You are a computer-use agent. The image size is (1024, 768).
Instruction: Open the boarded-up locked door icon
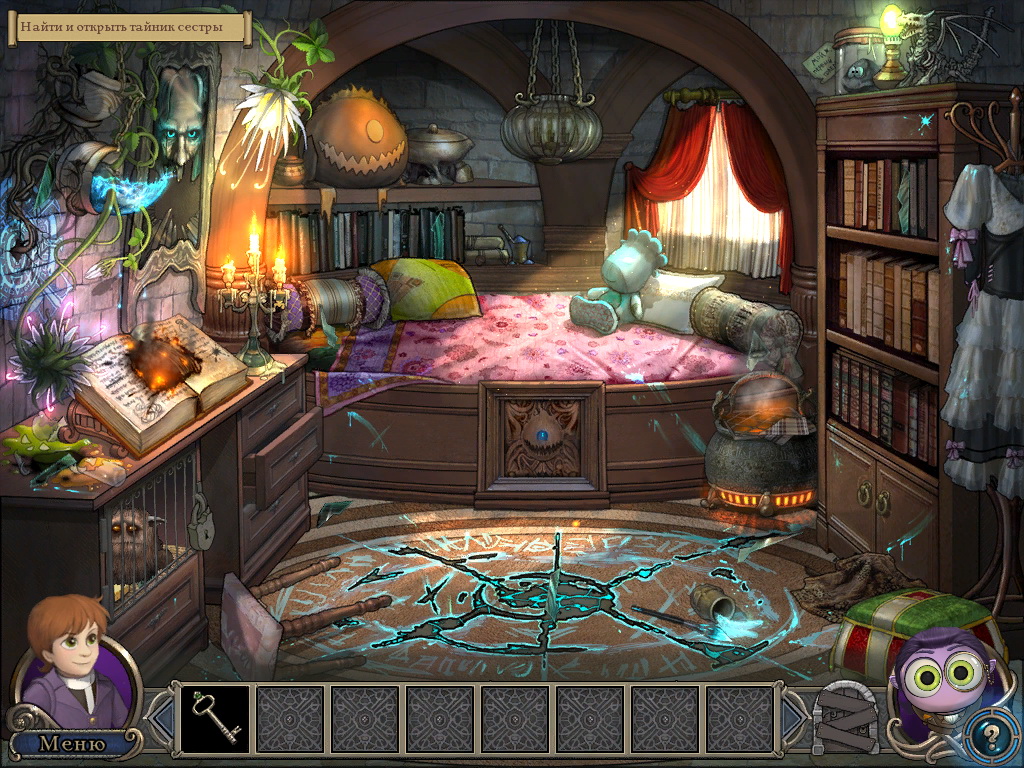[x=844, y=718]
